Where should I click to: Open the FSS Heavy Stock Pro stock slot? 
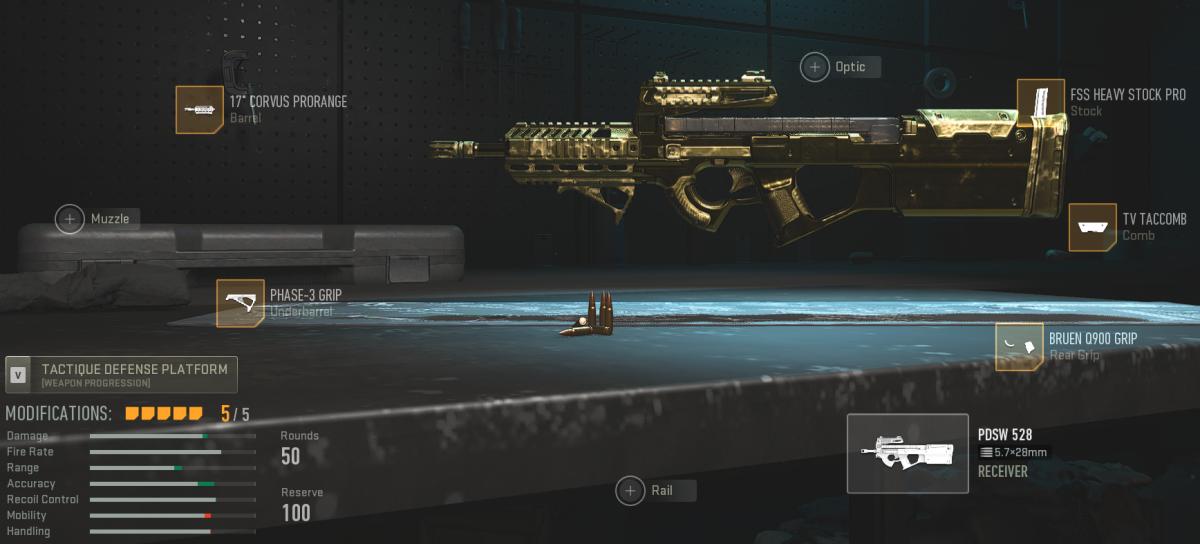1040,103
